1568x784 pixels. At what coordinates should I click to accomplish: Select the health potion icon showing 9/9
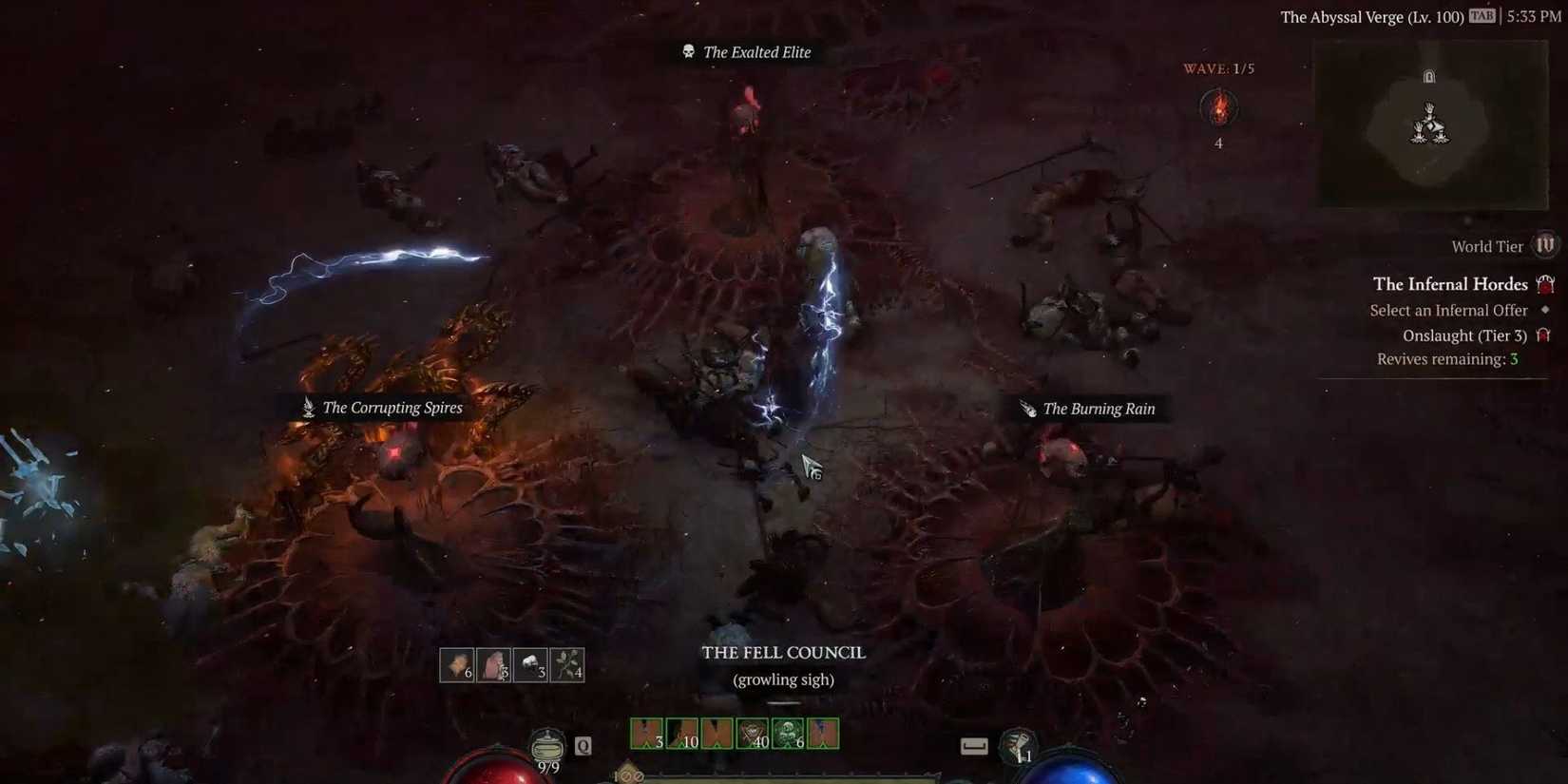546,749
